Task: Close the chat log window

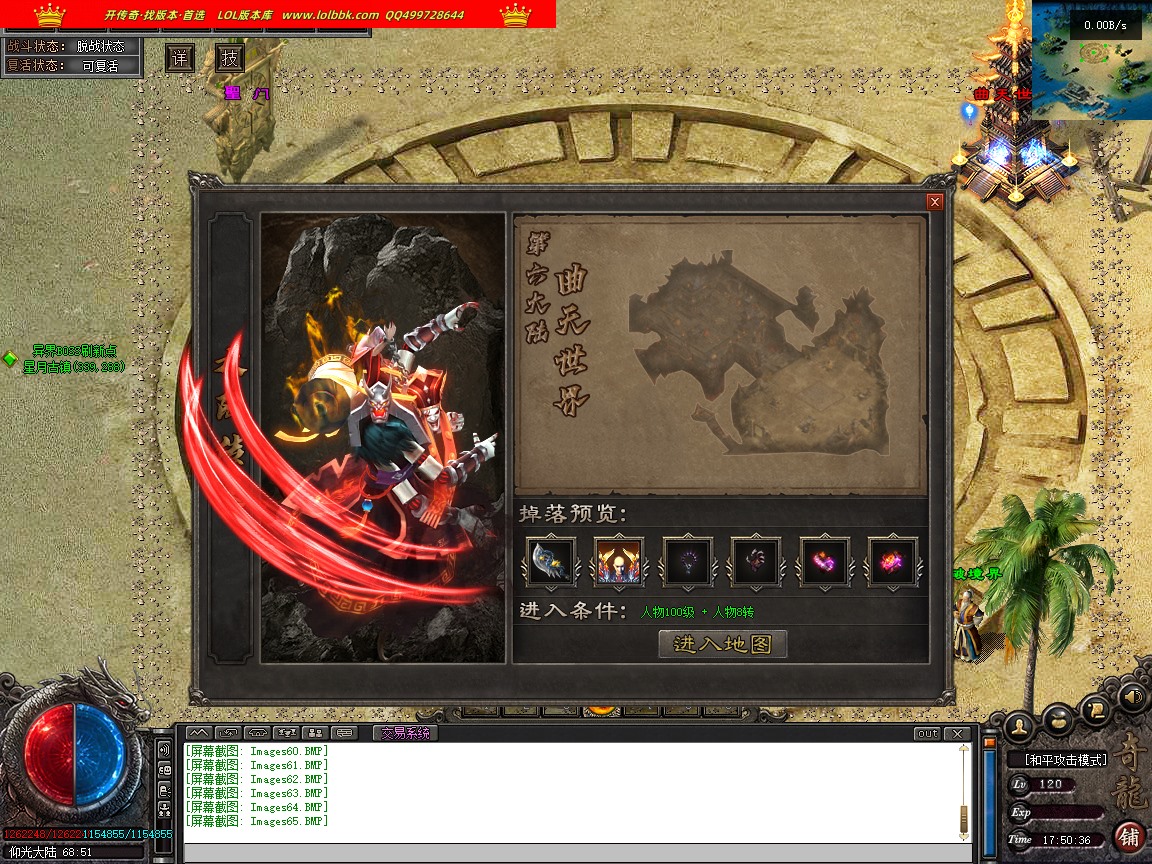Action: pos(958,734)
